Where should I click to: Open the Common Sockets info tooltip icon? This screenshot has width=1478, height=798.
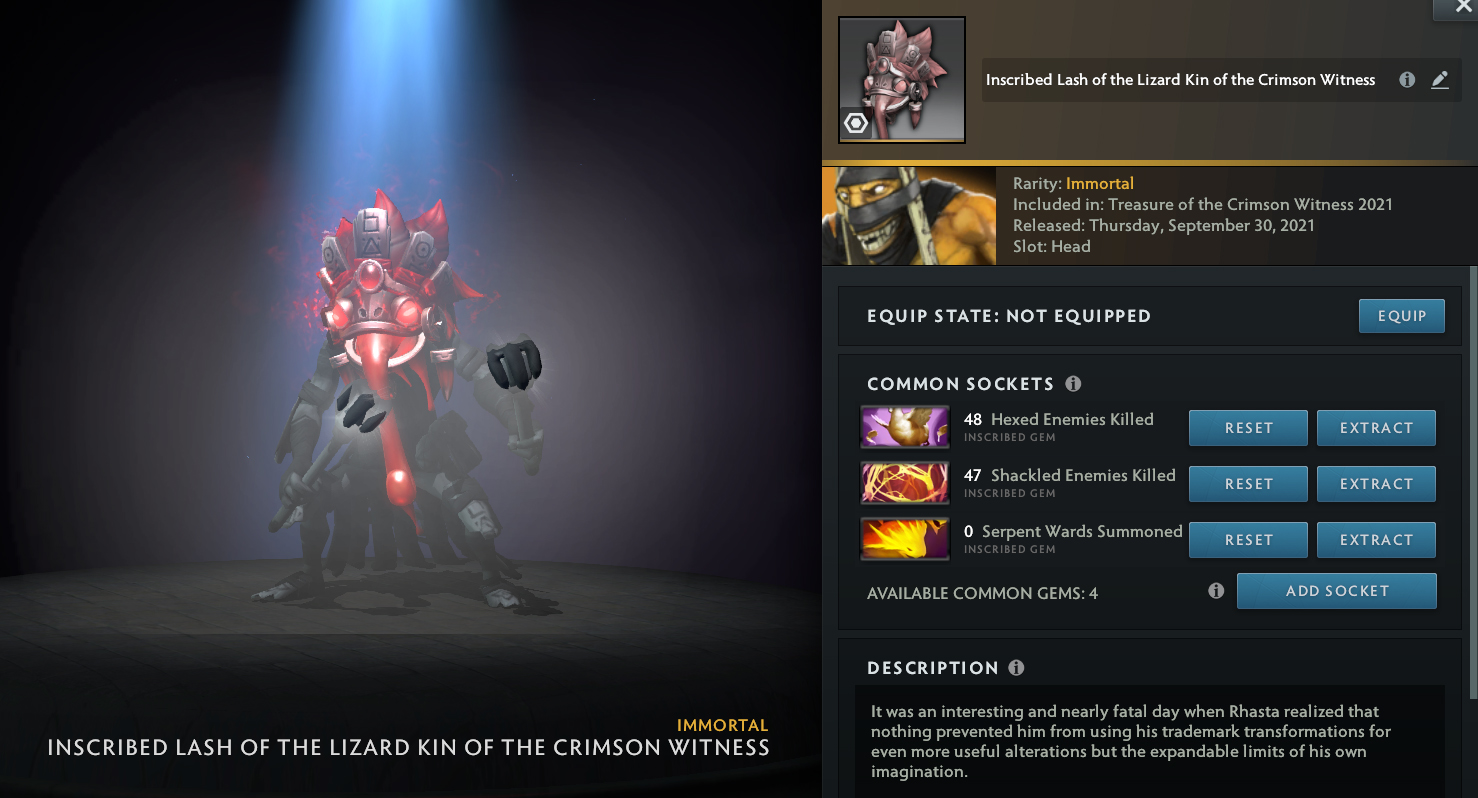[x=1073, y=384]
